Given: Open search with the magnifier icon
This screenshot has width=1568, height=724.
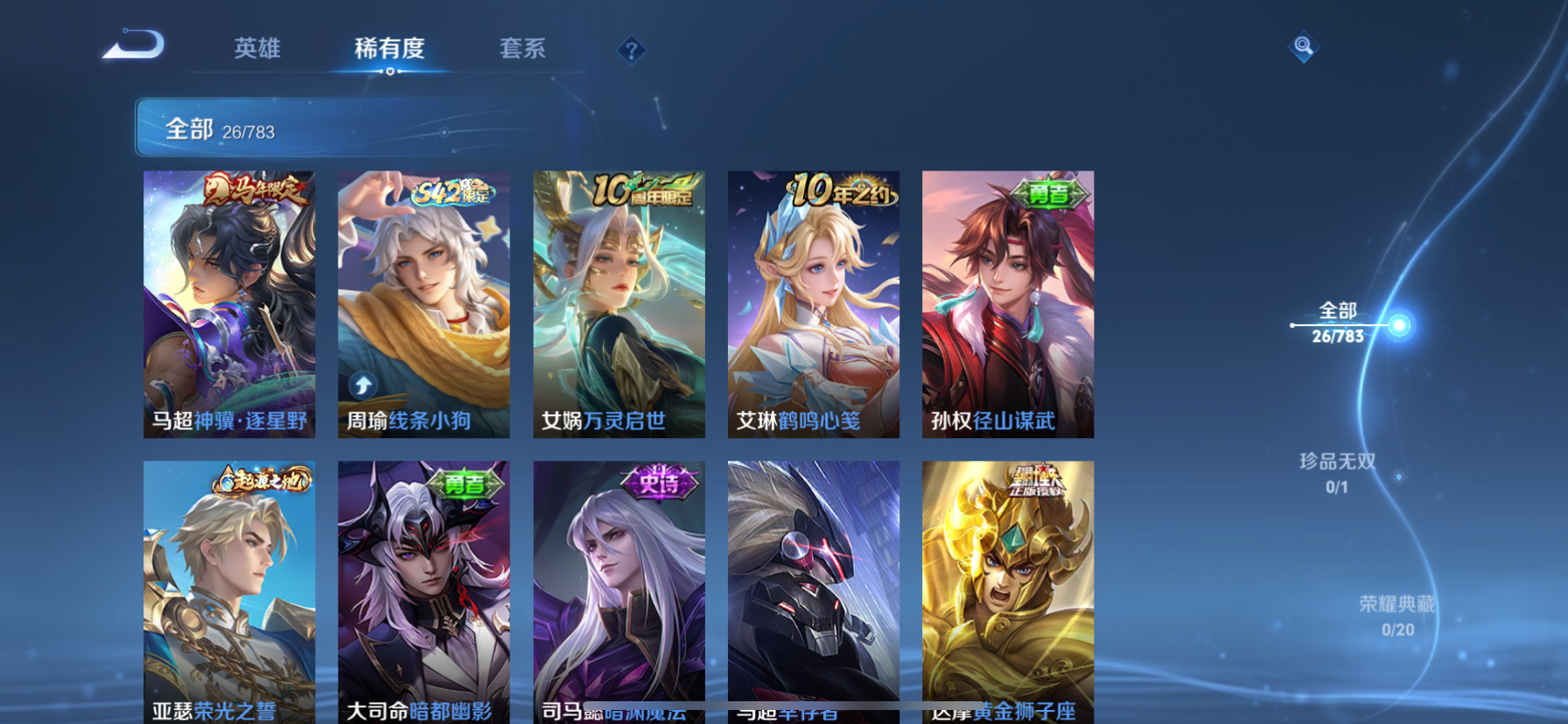Looking at the screenshot, I should point(1303,46).
